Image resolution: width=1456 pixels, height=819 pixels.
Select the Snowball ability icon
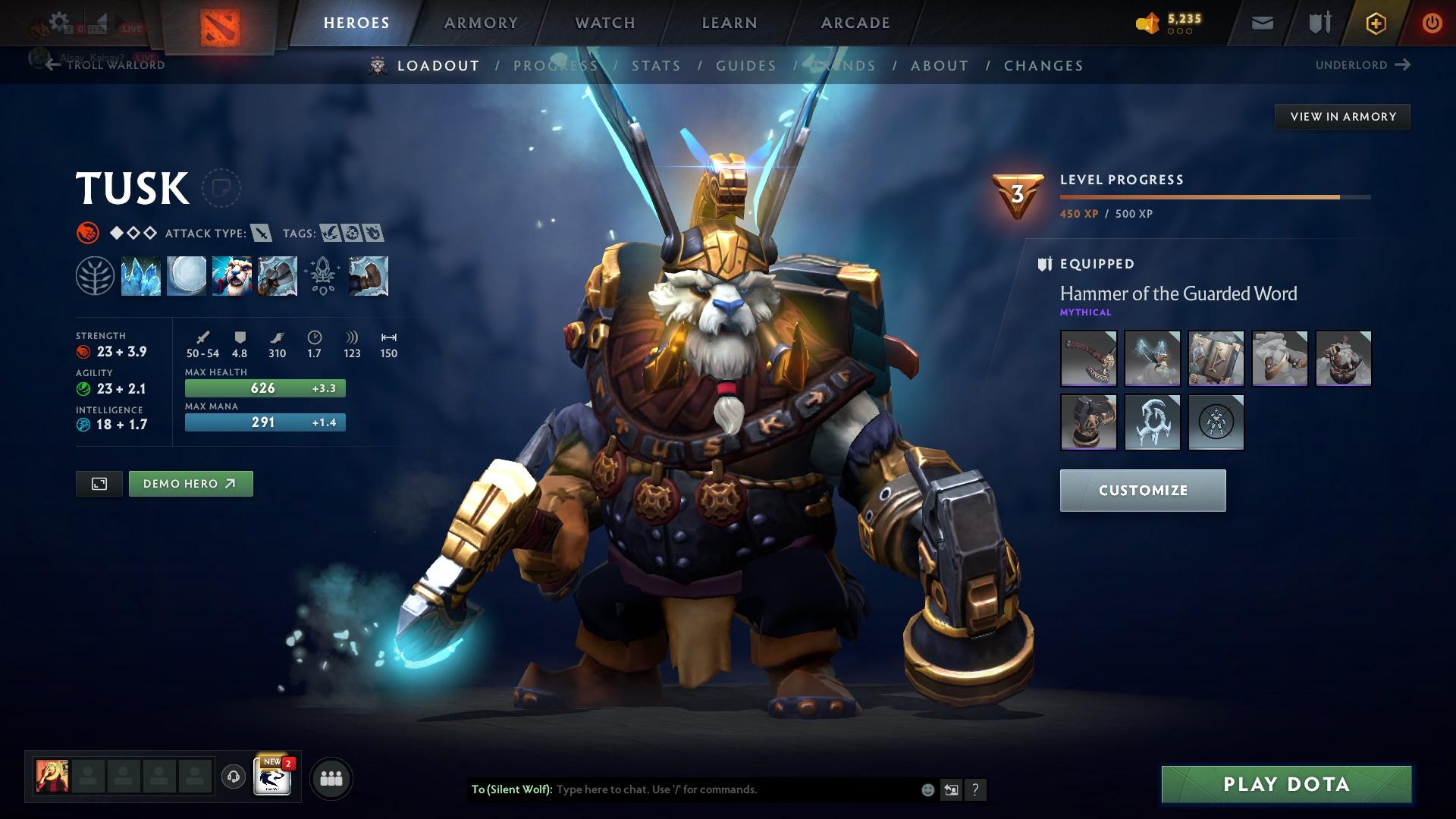click(187, 275)
